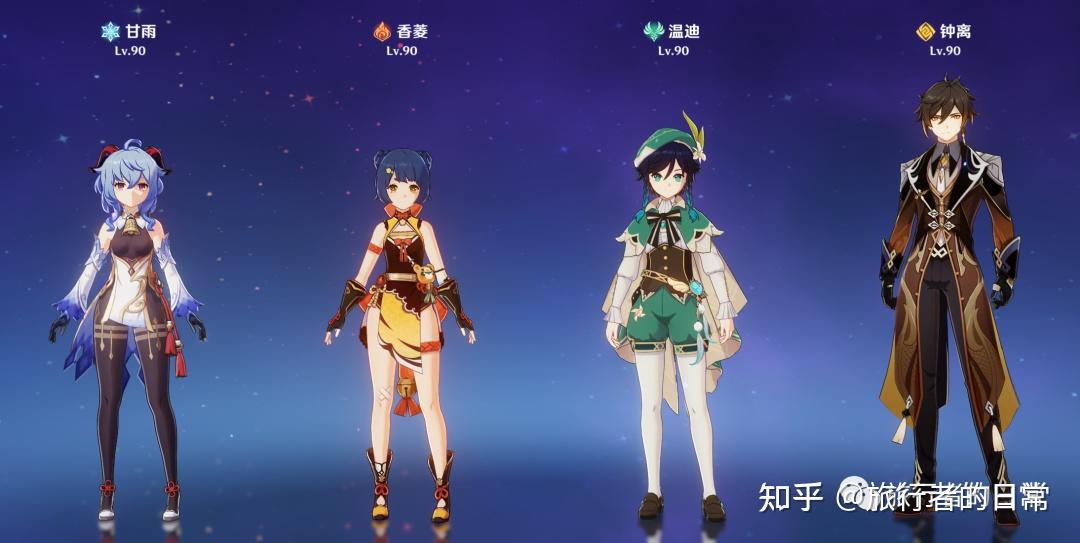Select Ganyu (甘雨) in the party lineup

(x=128, y=320)
